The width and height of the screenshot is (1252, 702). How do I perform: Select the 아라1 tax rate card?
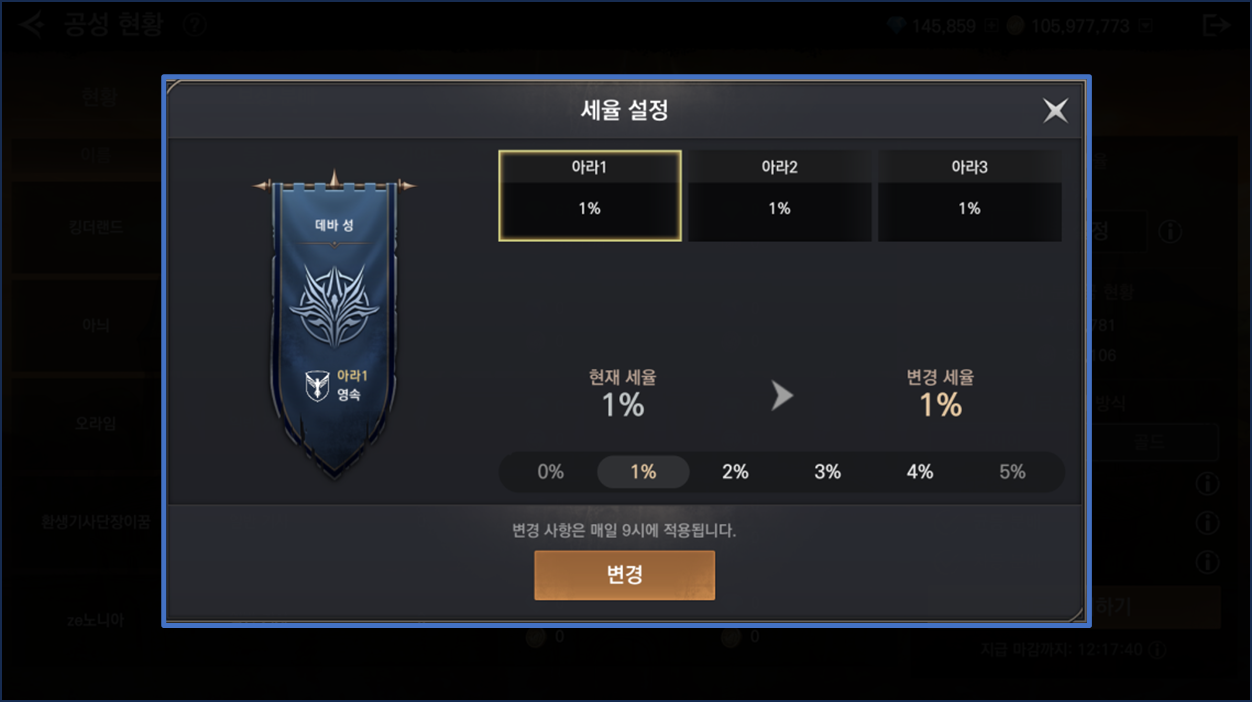[590, 196]
